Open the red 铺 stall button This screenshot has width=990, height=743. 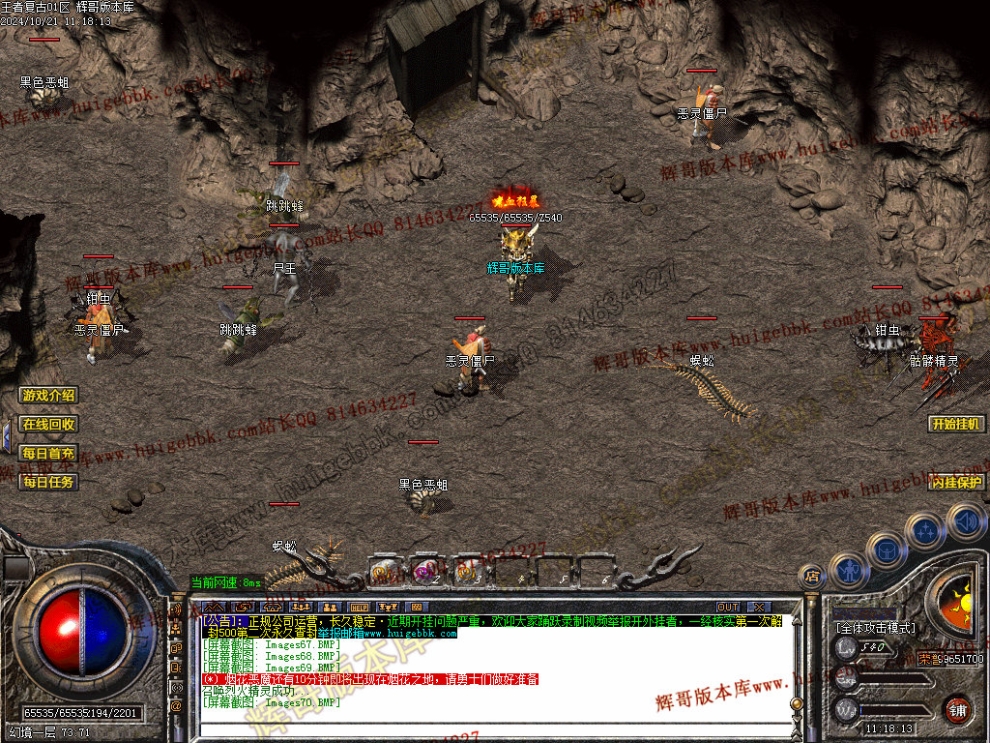click(x=958, y=710)
